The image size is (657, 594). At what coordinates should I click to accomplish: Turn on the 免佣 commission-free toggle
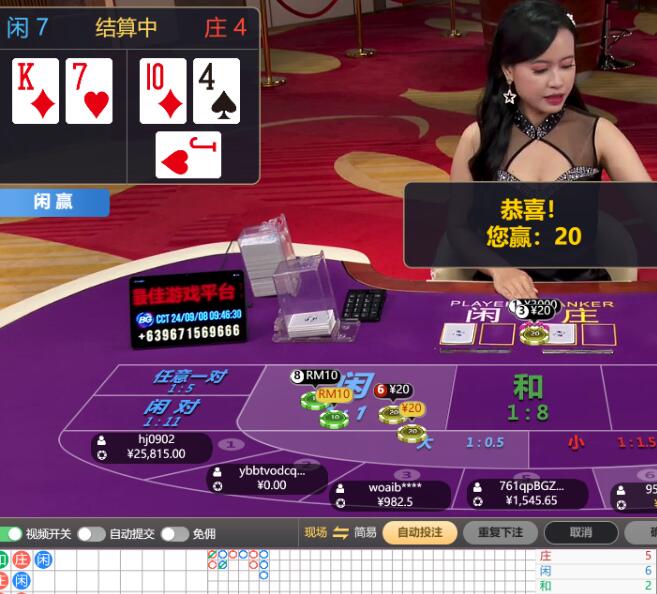click(x=173, y=534)
